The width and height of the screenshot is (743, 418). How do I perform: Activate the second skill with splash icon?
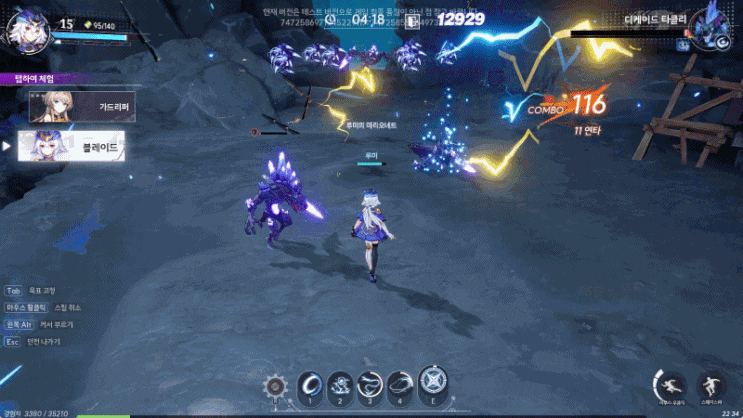(339, 384)
